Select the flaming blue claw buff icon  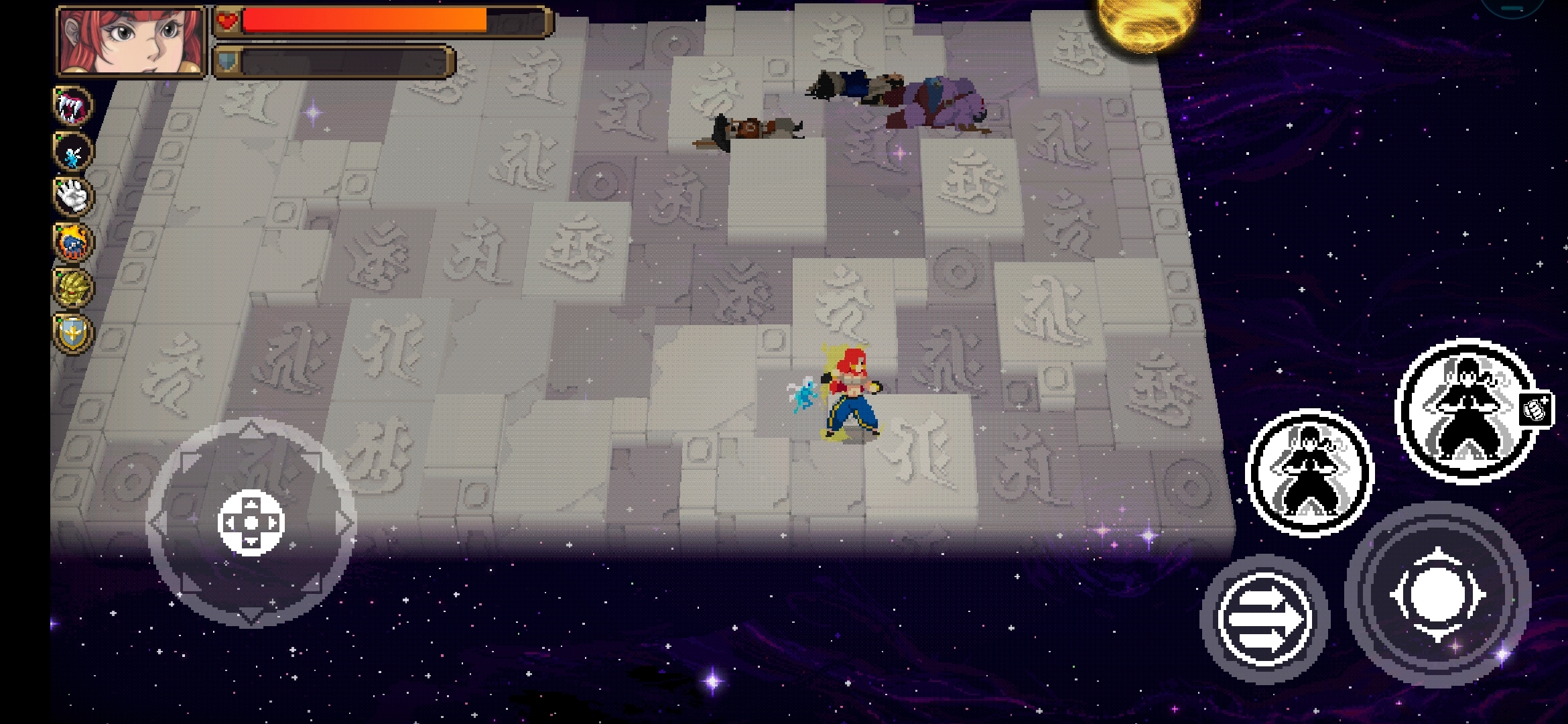point(73,242)
